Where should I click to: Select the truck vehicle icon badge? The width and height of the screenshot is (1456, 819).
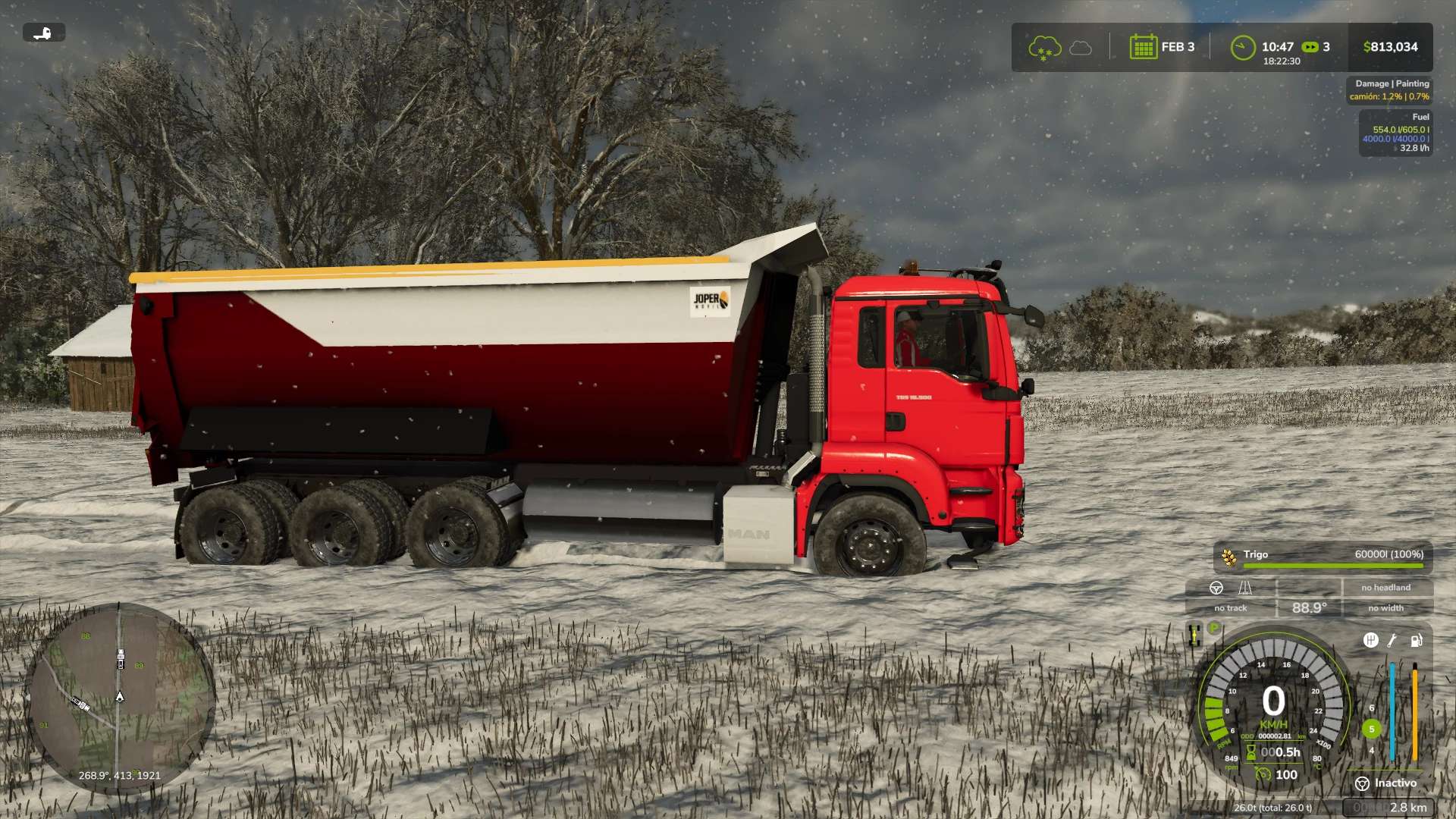[x=44, y=33]
